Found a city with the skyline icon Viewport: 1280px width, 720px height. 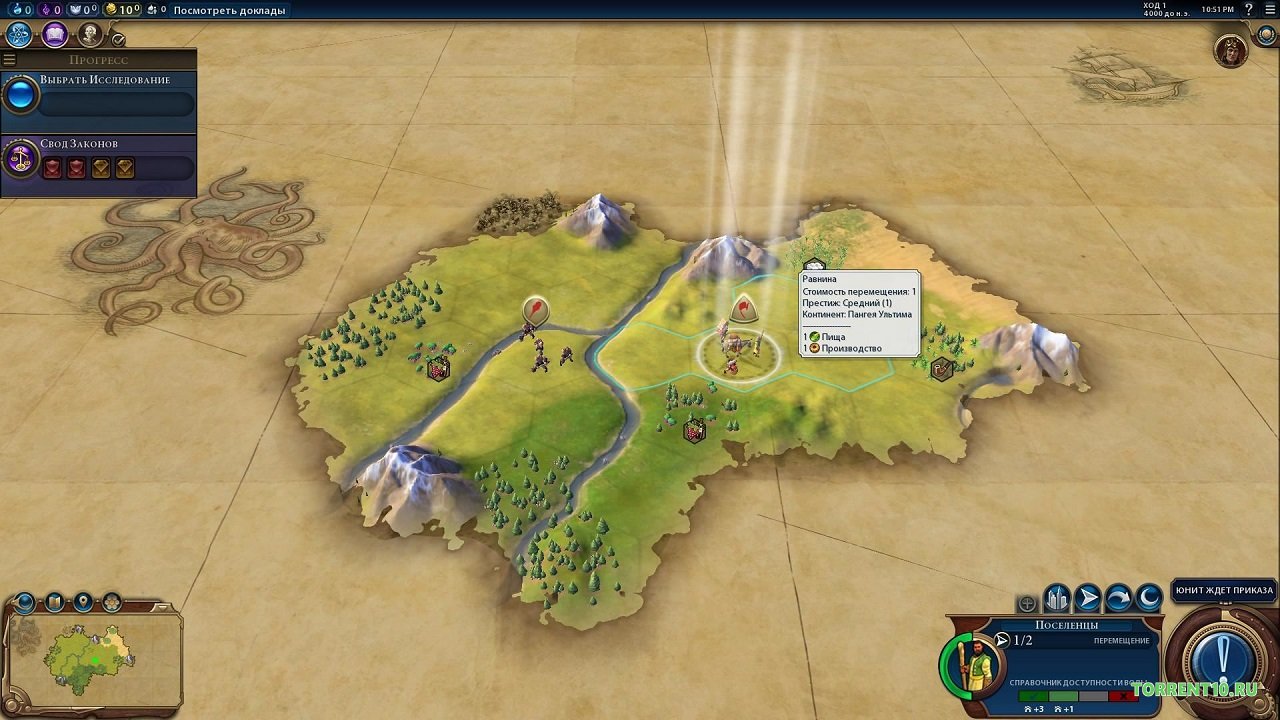coord(1057,599)
